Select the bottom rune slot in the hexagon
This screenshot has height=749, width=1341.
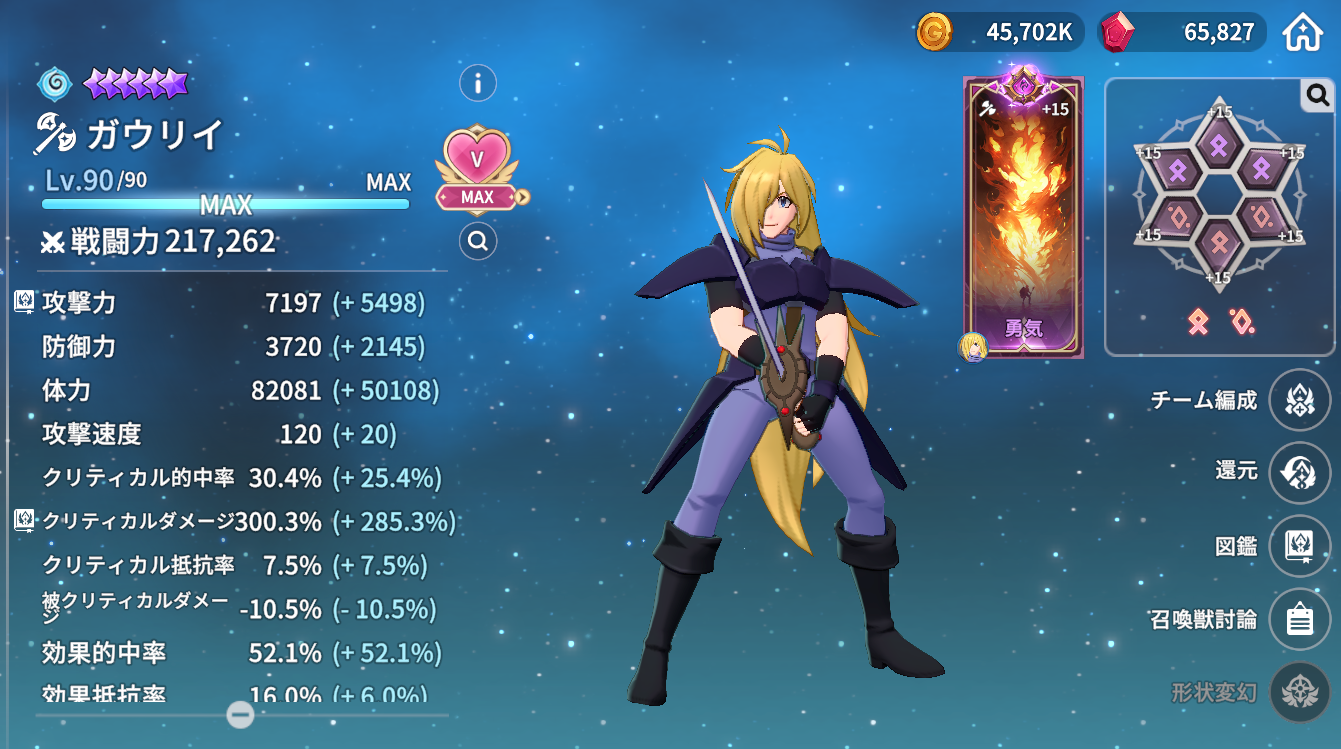pos(1218,242)
